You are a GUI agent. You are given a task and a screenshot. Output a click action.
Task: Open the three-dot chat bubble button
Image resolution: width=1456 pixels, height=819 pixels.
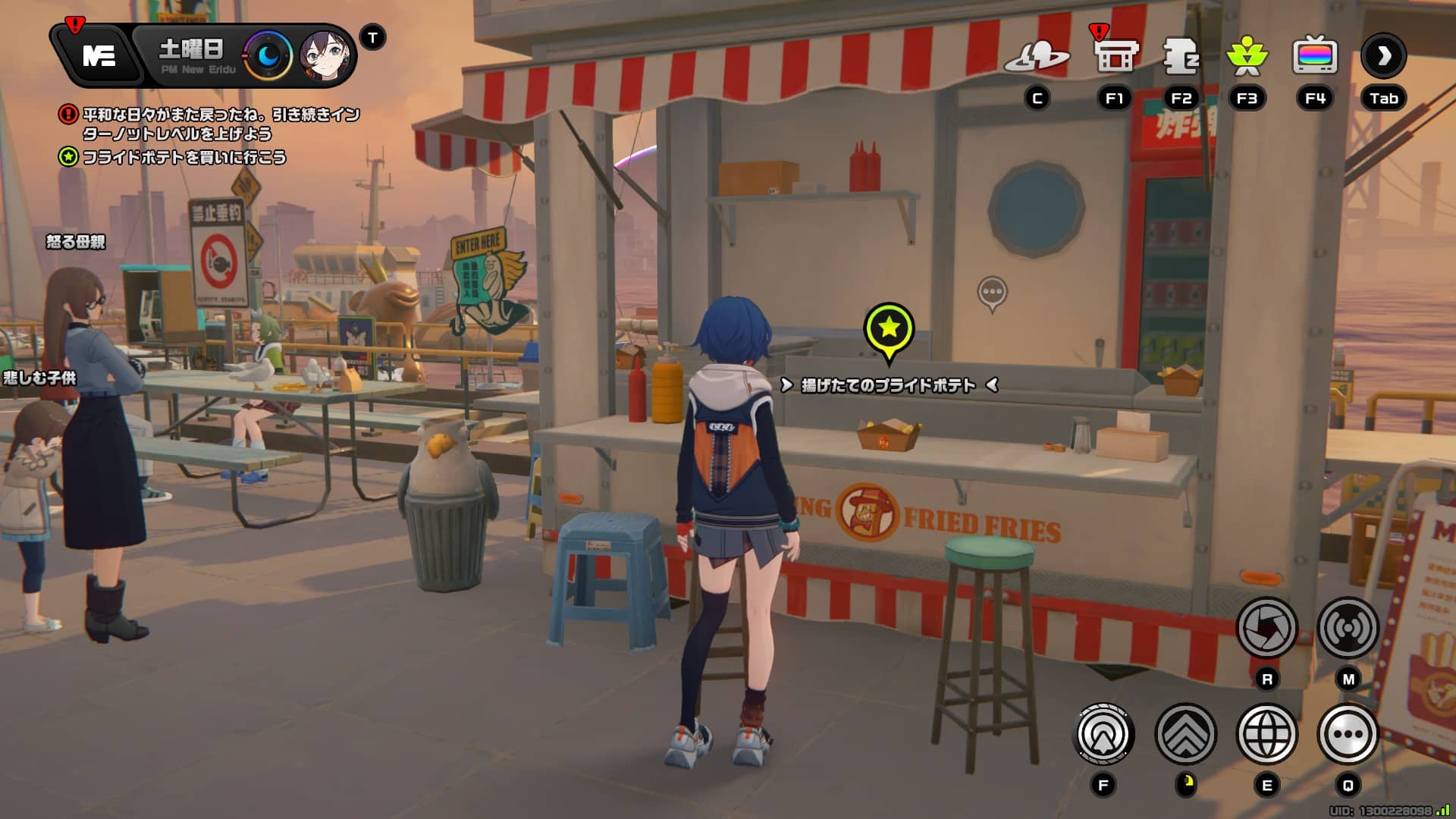click(1348, 734)
